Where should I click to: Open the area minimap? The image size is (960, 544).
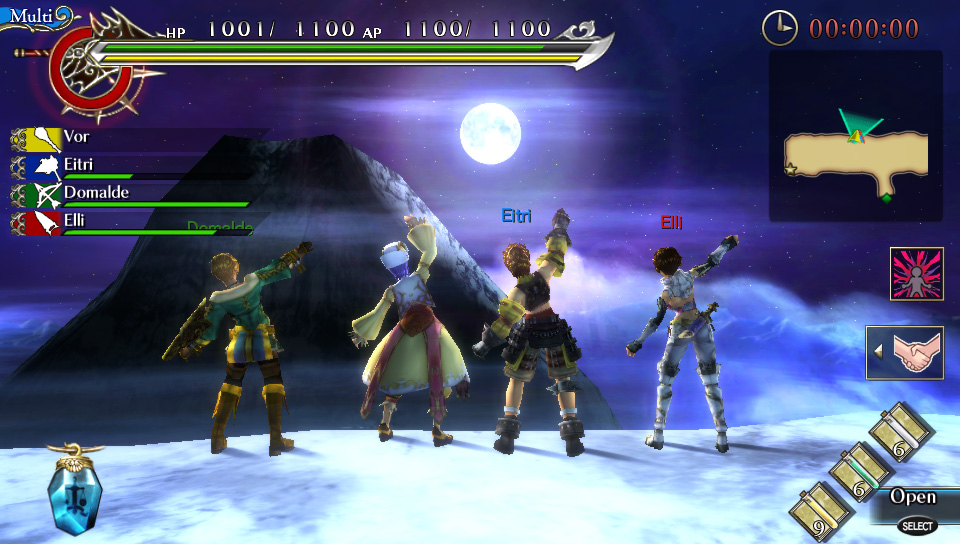point(856,137)
